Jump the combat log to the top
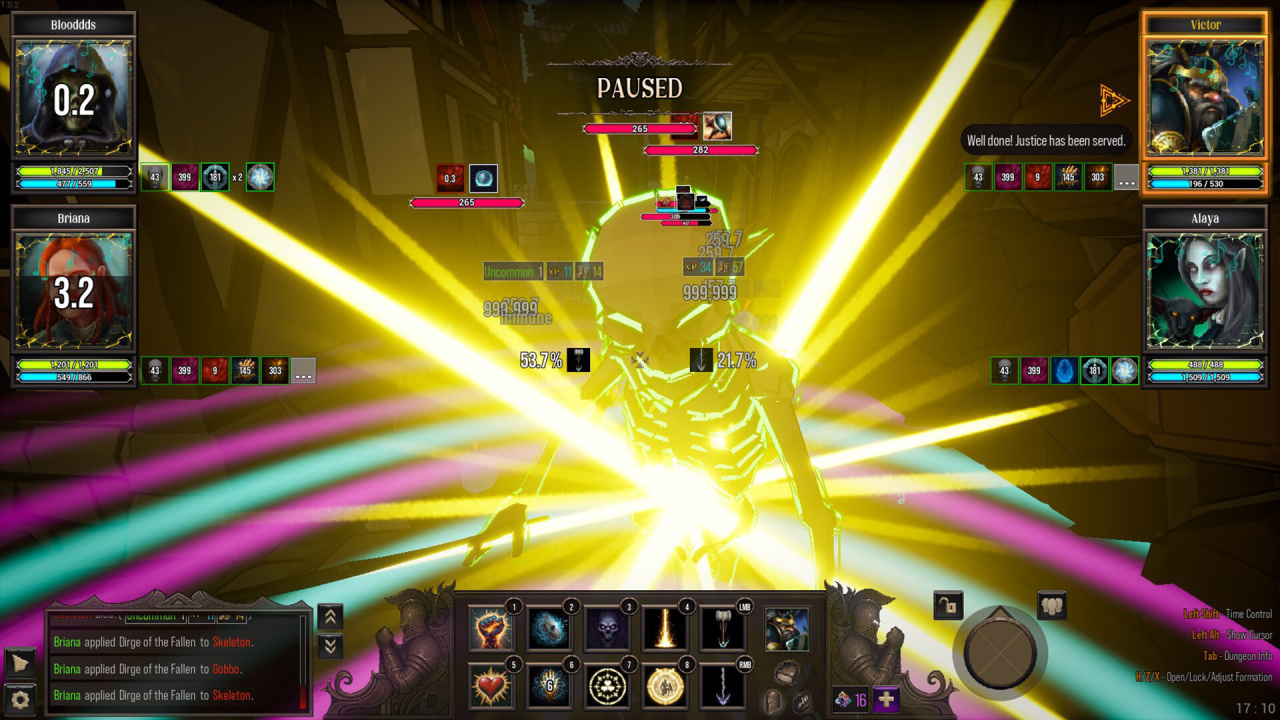 (330, 617)
